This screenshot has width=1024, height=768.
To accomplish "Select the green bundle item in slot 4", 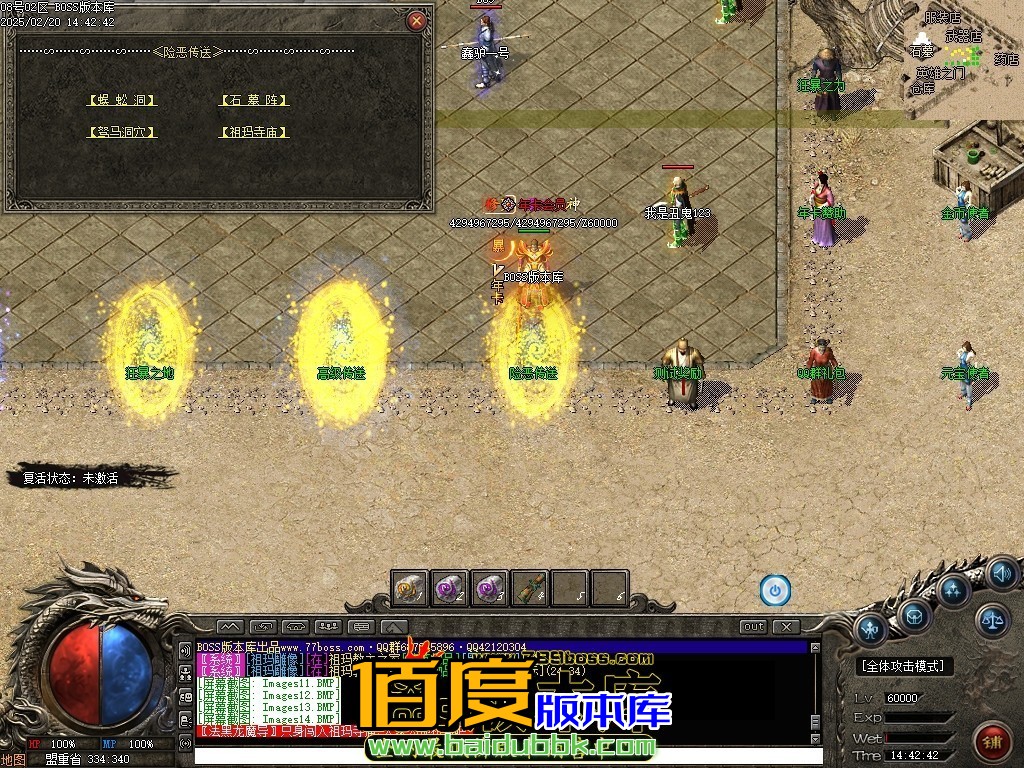I will click(x=529, y=588).
